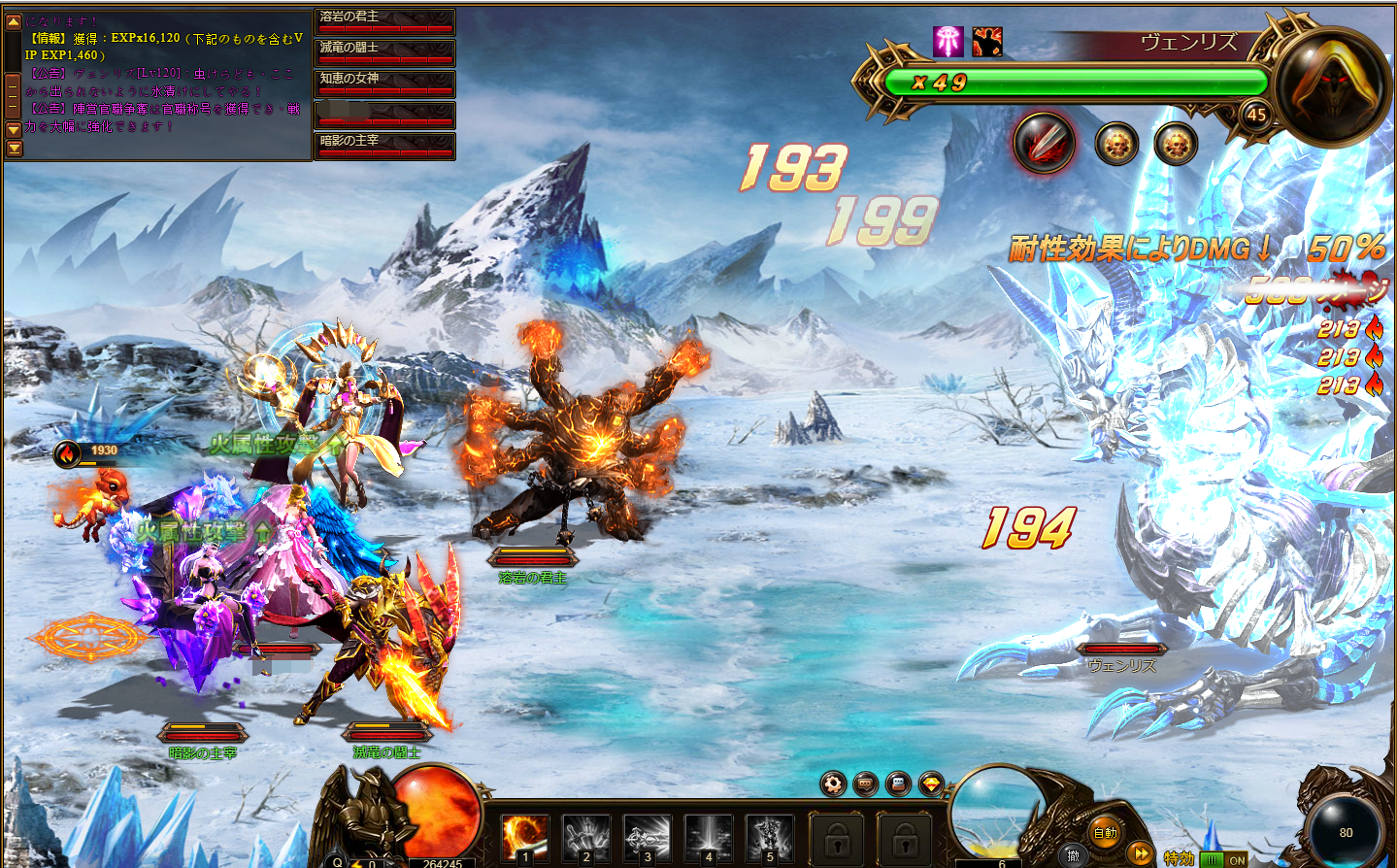Toggle the 自動 auto-battle button

coord(1106,832)
